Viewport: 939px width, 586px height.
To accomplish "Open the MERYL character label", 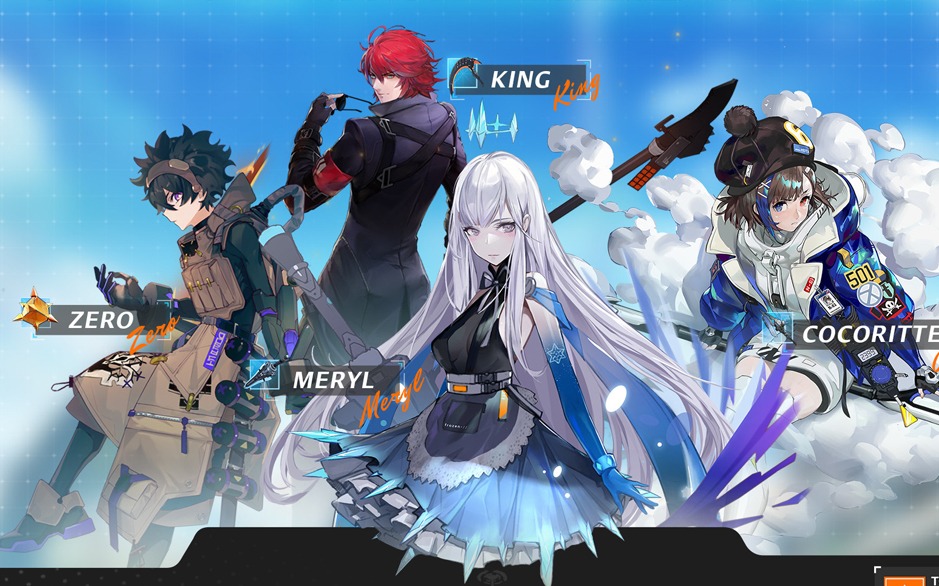I will pos(332,380).
